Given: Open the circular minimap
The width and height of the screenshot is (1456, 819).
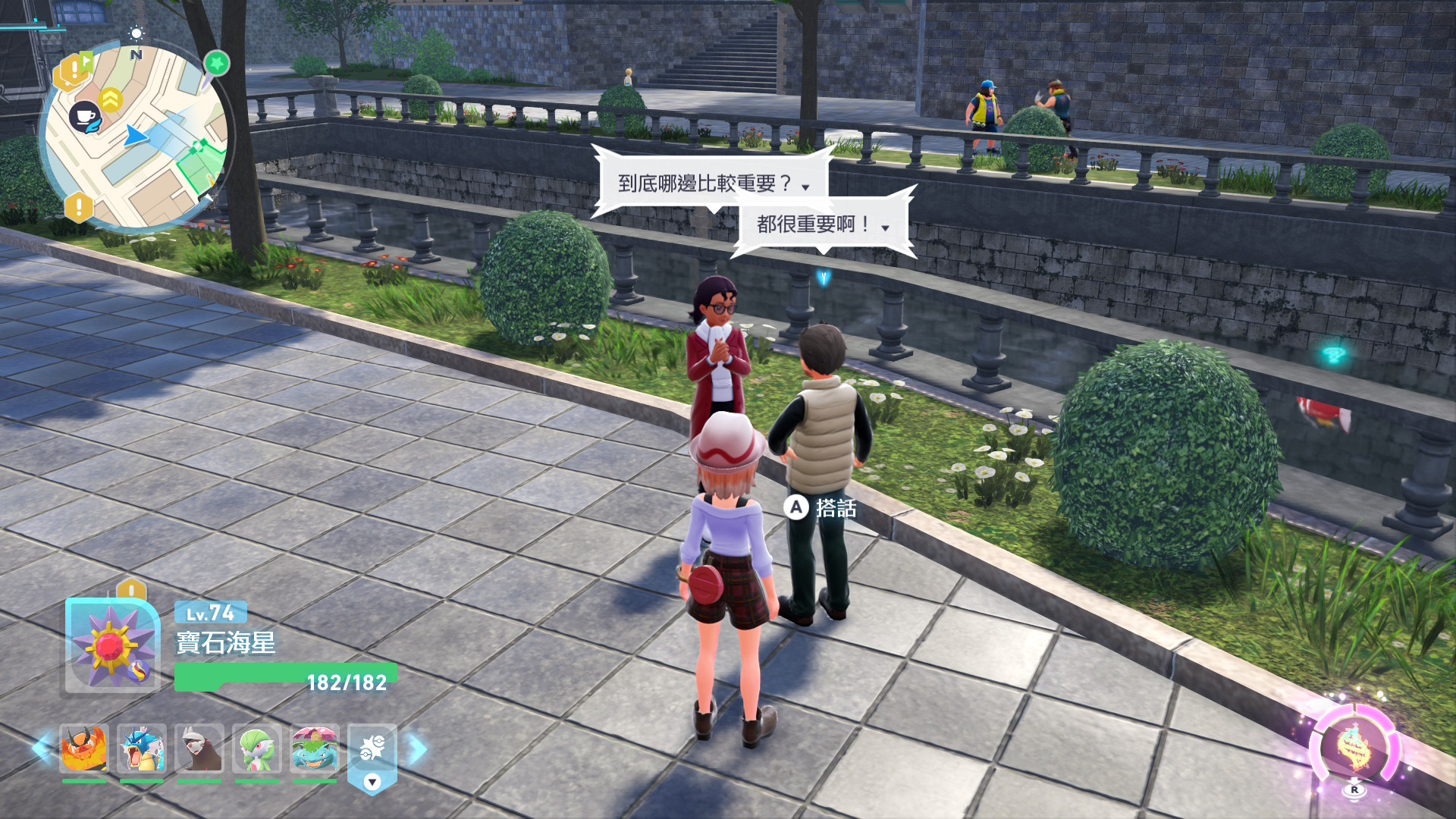Looking at the screenshot, I should tap(135, 136).
